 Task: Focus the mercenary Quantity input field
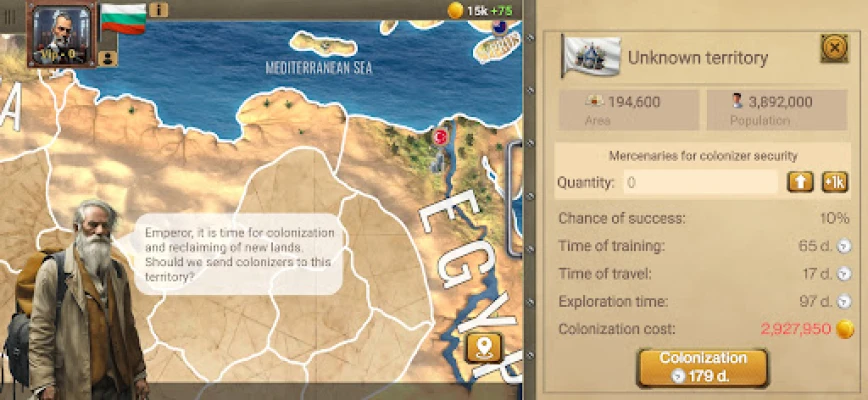[x=699, y=182]
